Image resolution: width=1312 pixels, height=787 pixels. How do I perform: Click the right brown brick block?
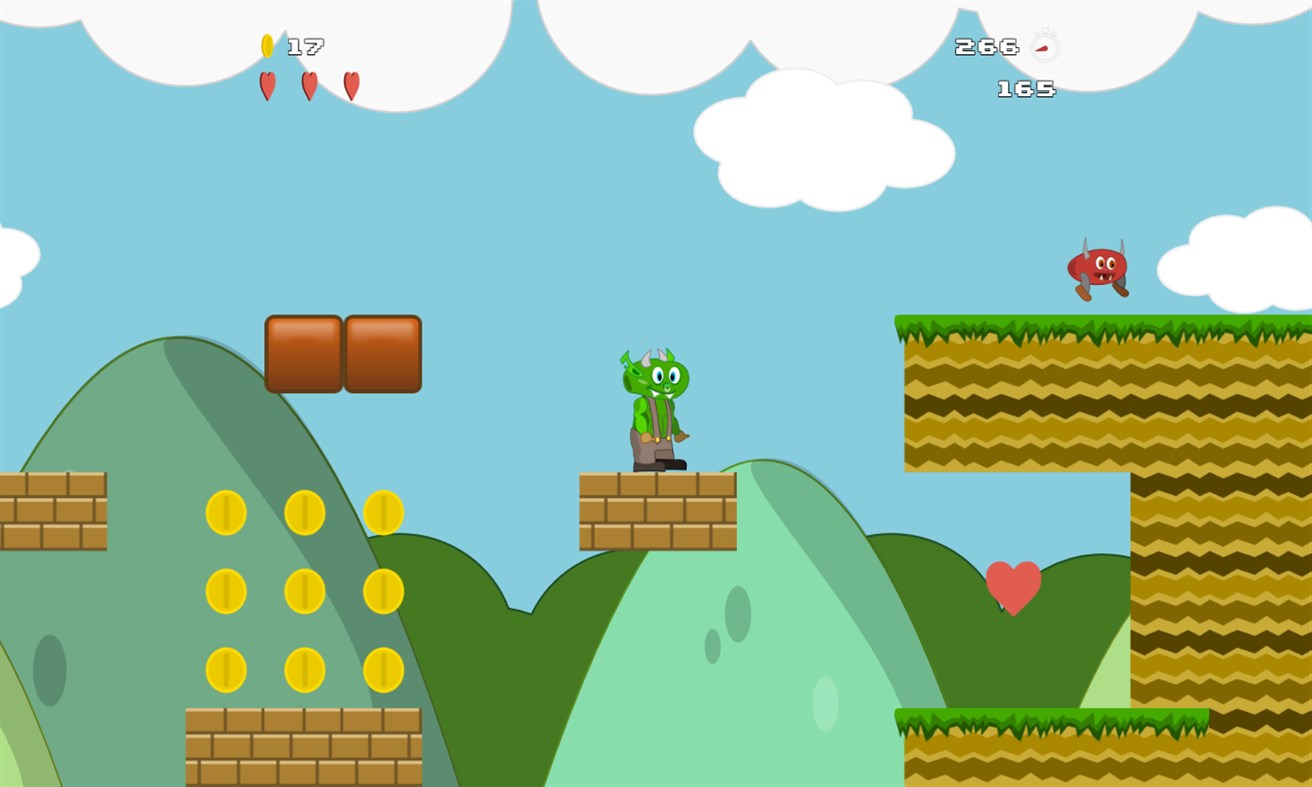tap(384, 351)
